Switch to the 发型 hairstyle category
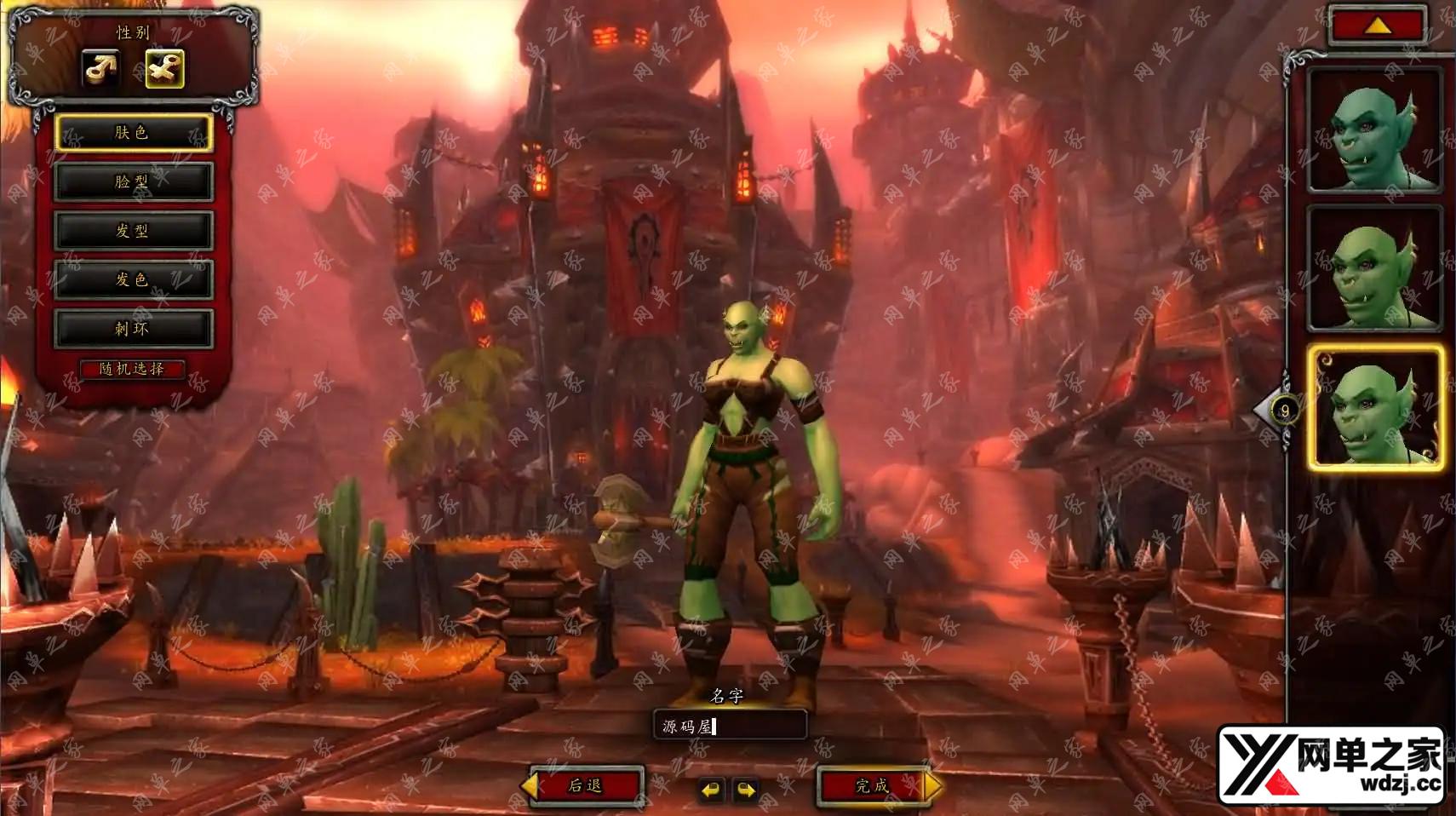 click(133, 231)
